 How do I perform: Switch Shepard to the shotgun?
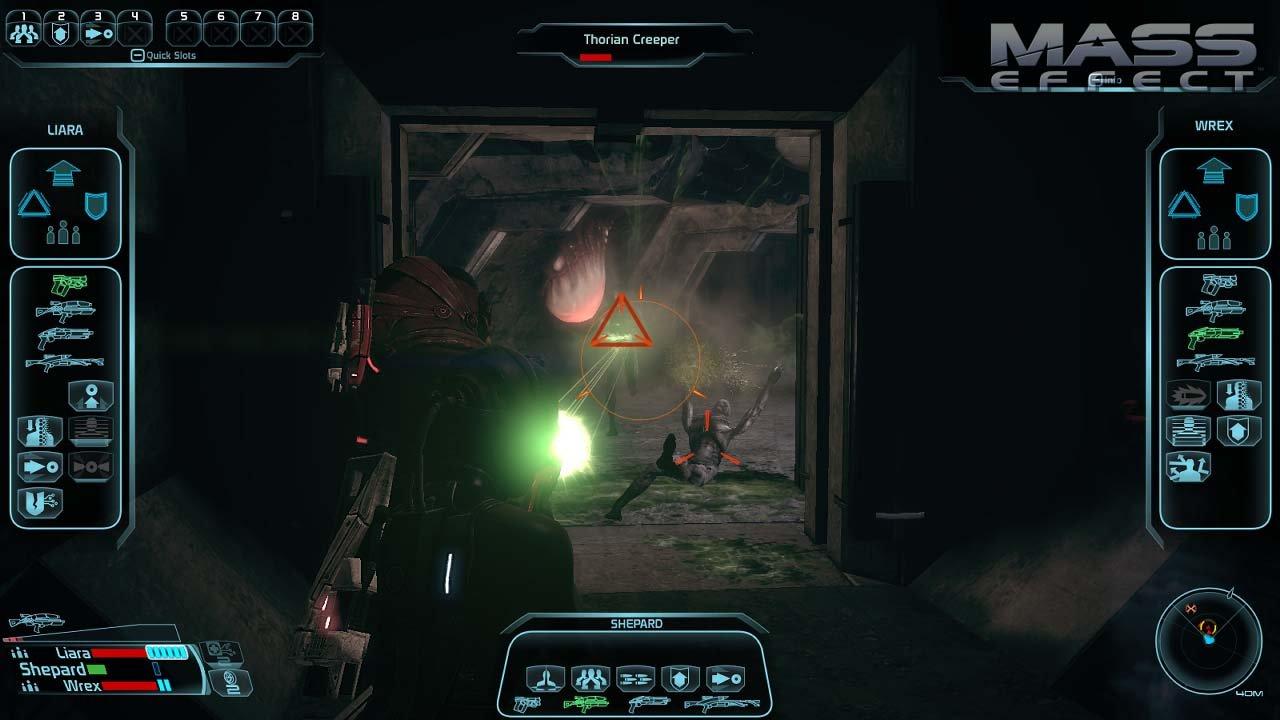pyautogui.click(x=648, y=704)
